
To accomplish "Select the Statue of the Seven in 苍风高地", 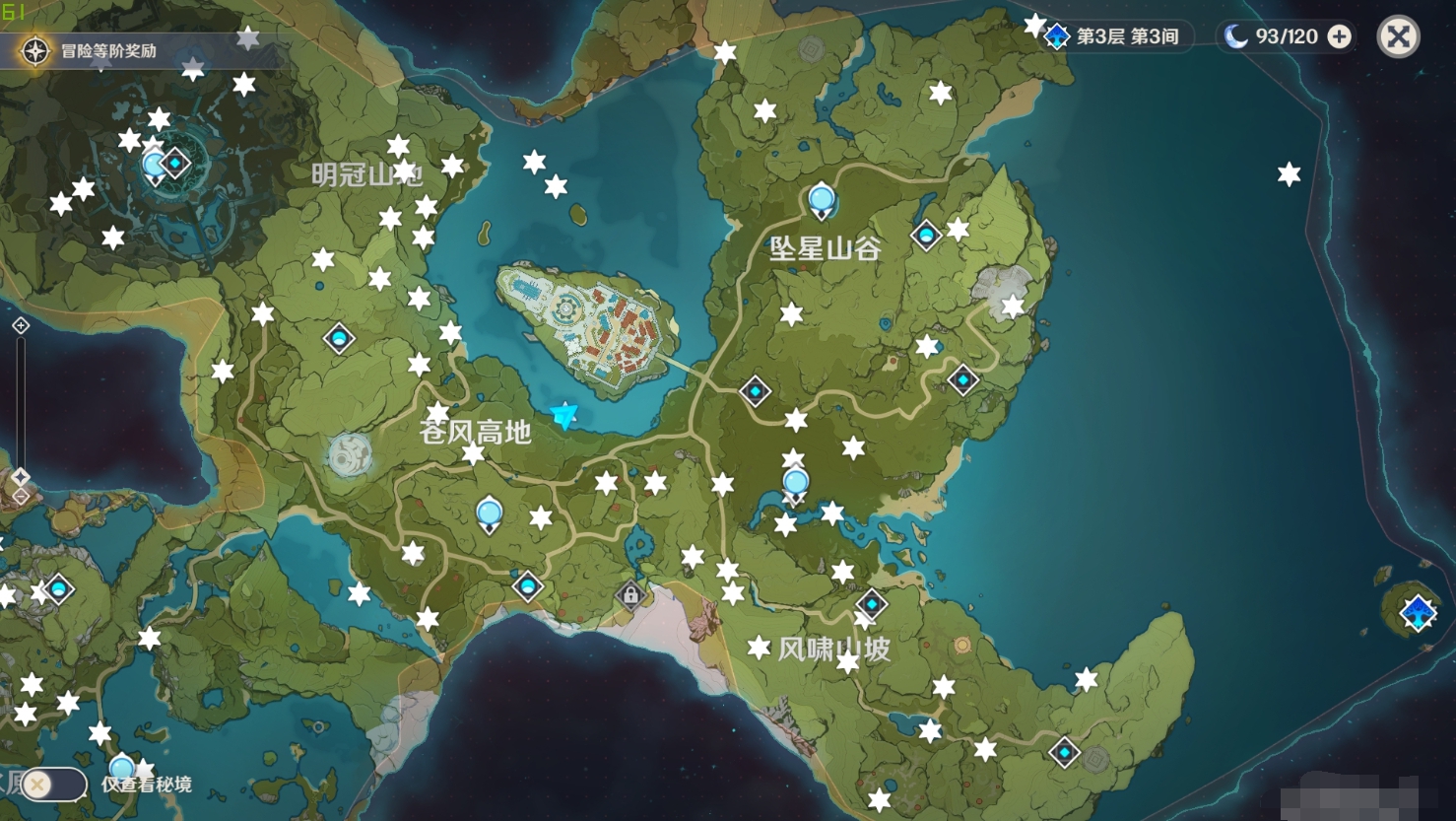I will (x=490, y=512).
